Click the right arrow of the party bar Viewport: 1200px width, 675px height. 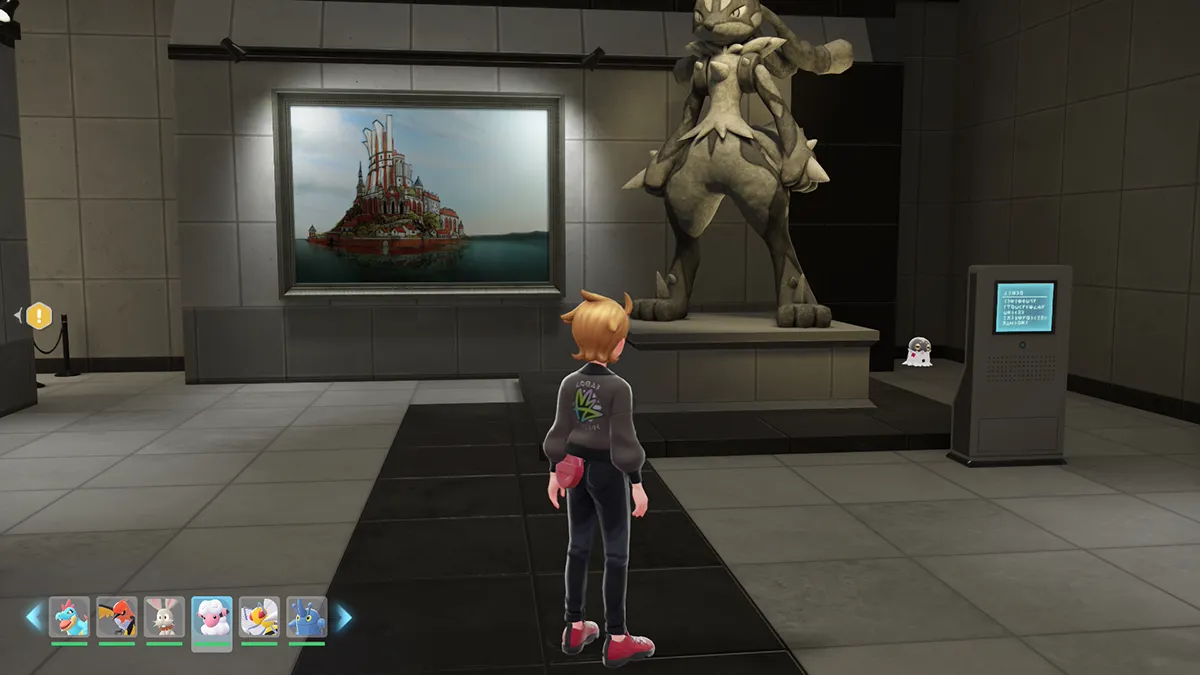[343, 617]
